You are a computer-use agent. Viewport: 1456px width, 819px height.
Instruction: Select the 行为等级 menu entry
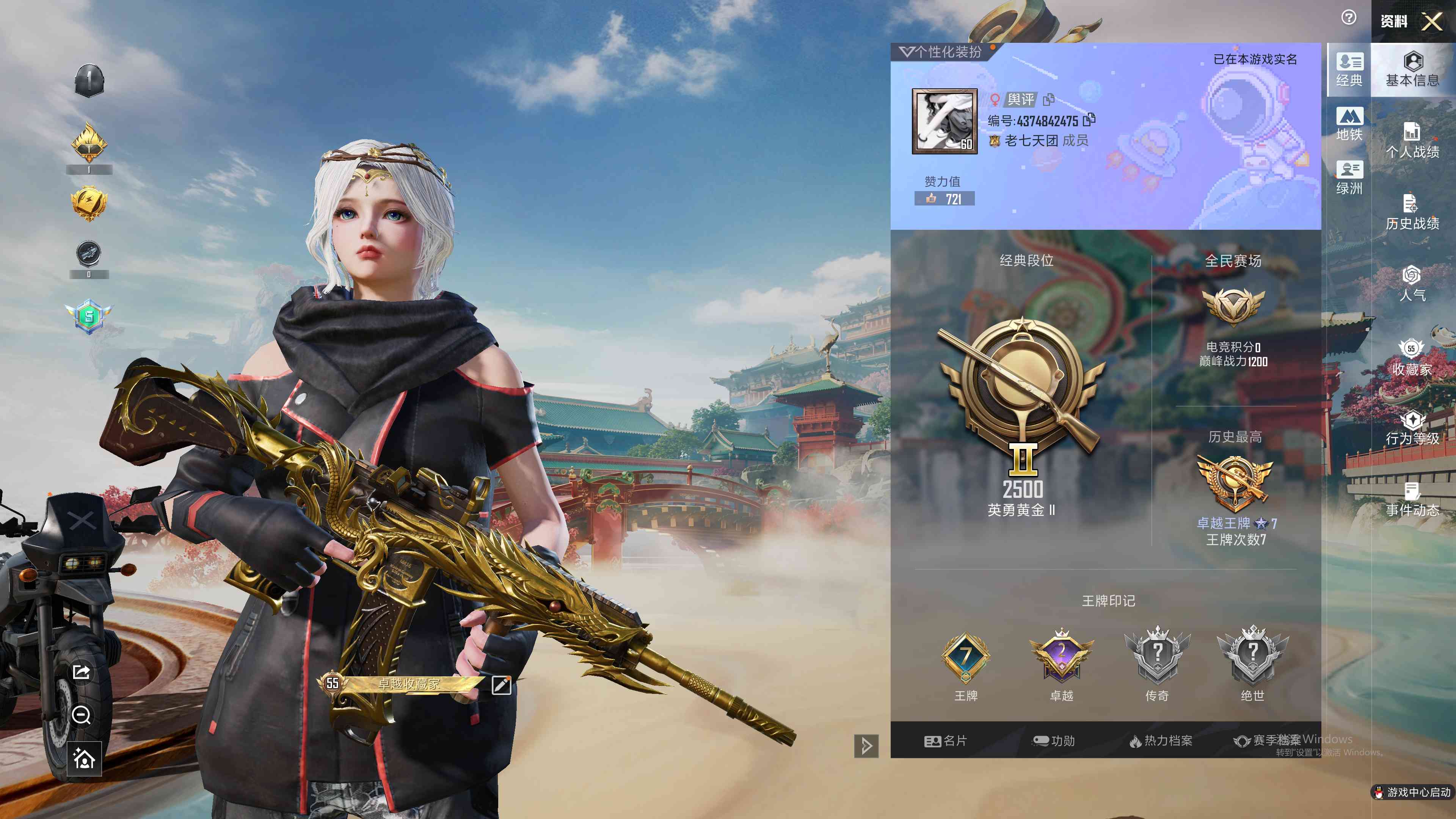pos(1412,428)
